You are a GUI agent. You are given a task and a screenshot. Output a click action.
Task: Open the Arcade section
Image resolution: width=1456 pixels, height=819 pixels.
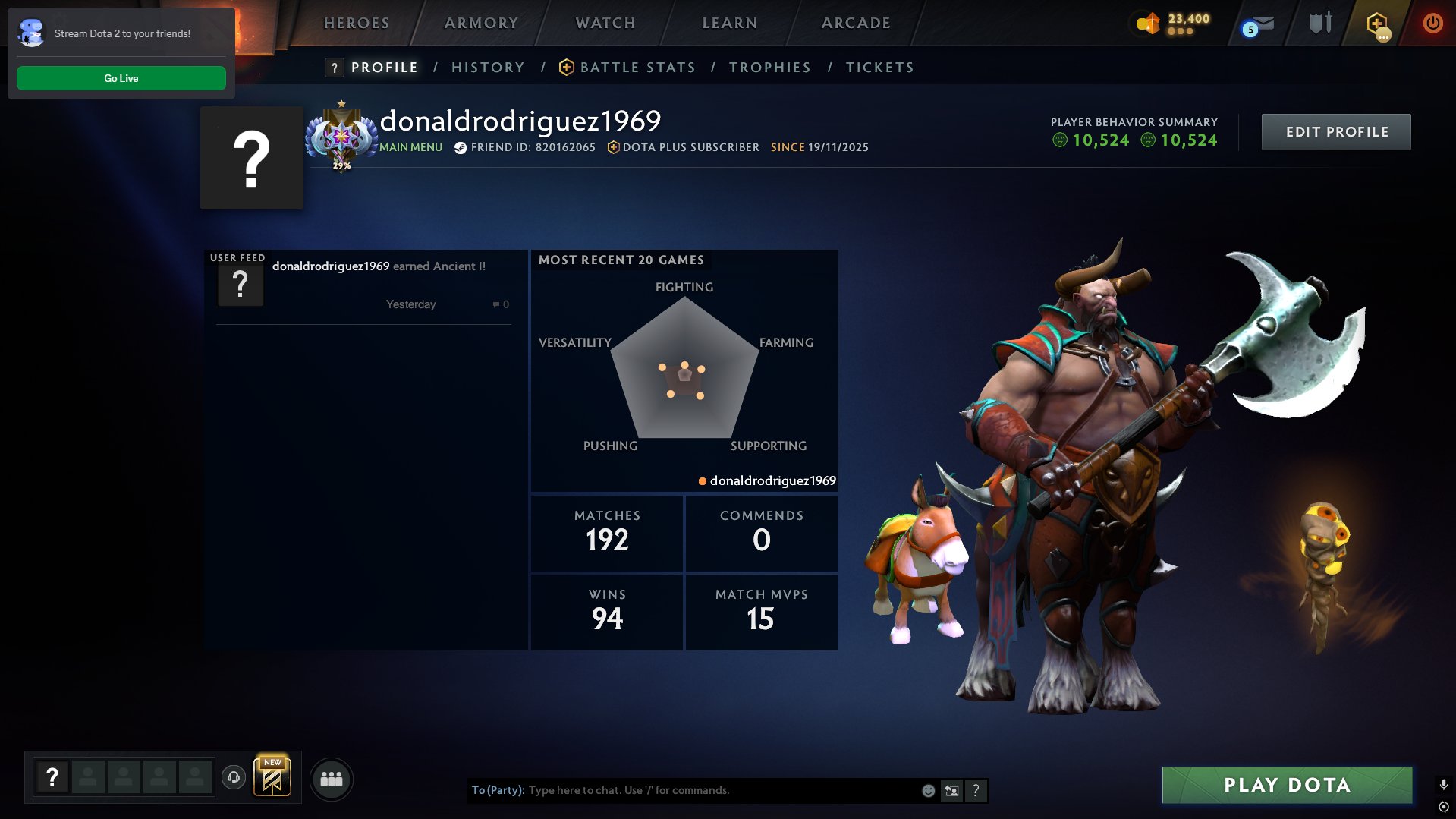(x=856, y=23)
